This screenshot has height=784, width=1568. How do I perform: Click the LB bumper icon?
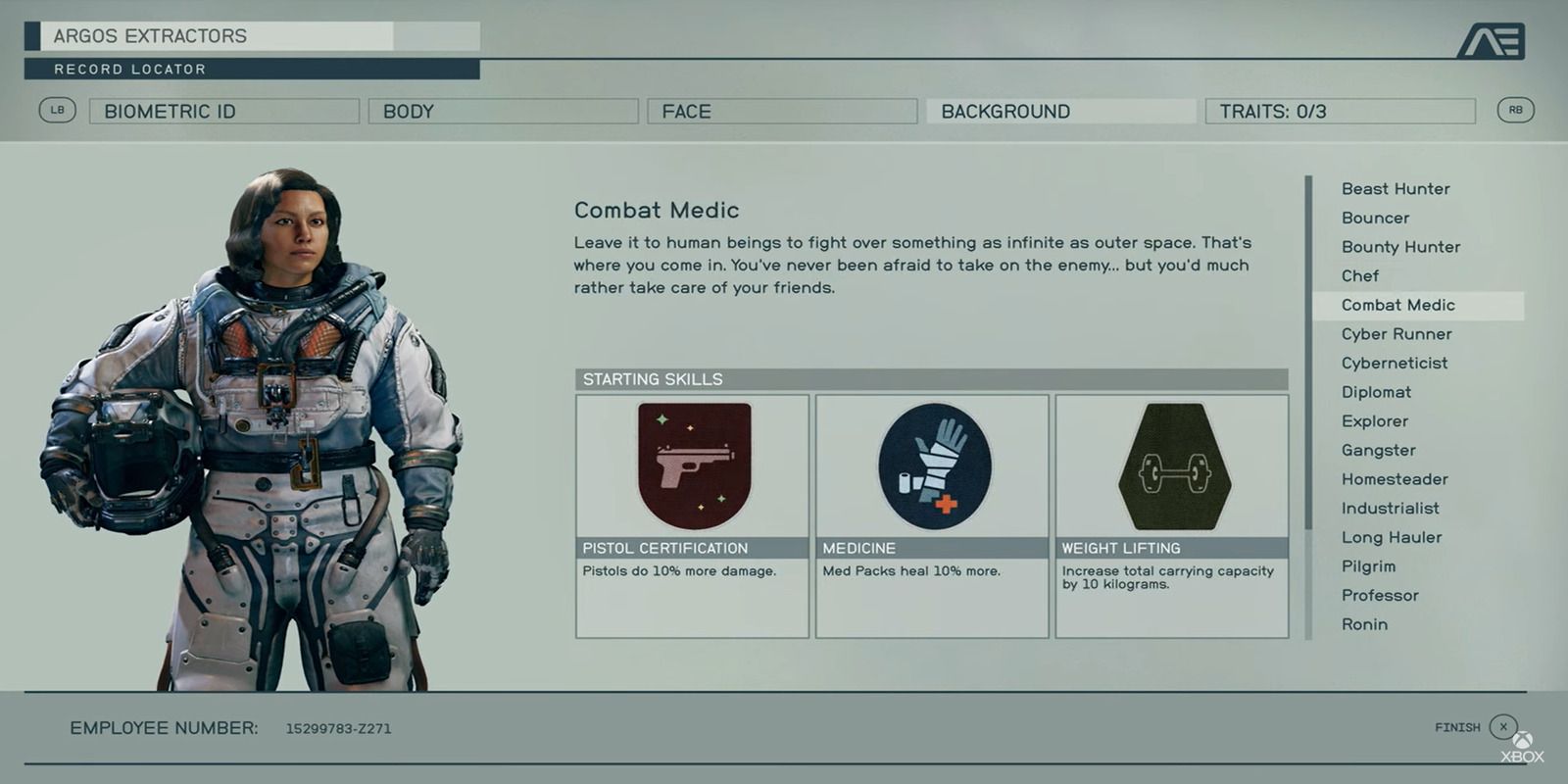coord(58,111)
